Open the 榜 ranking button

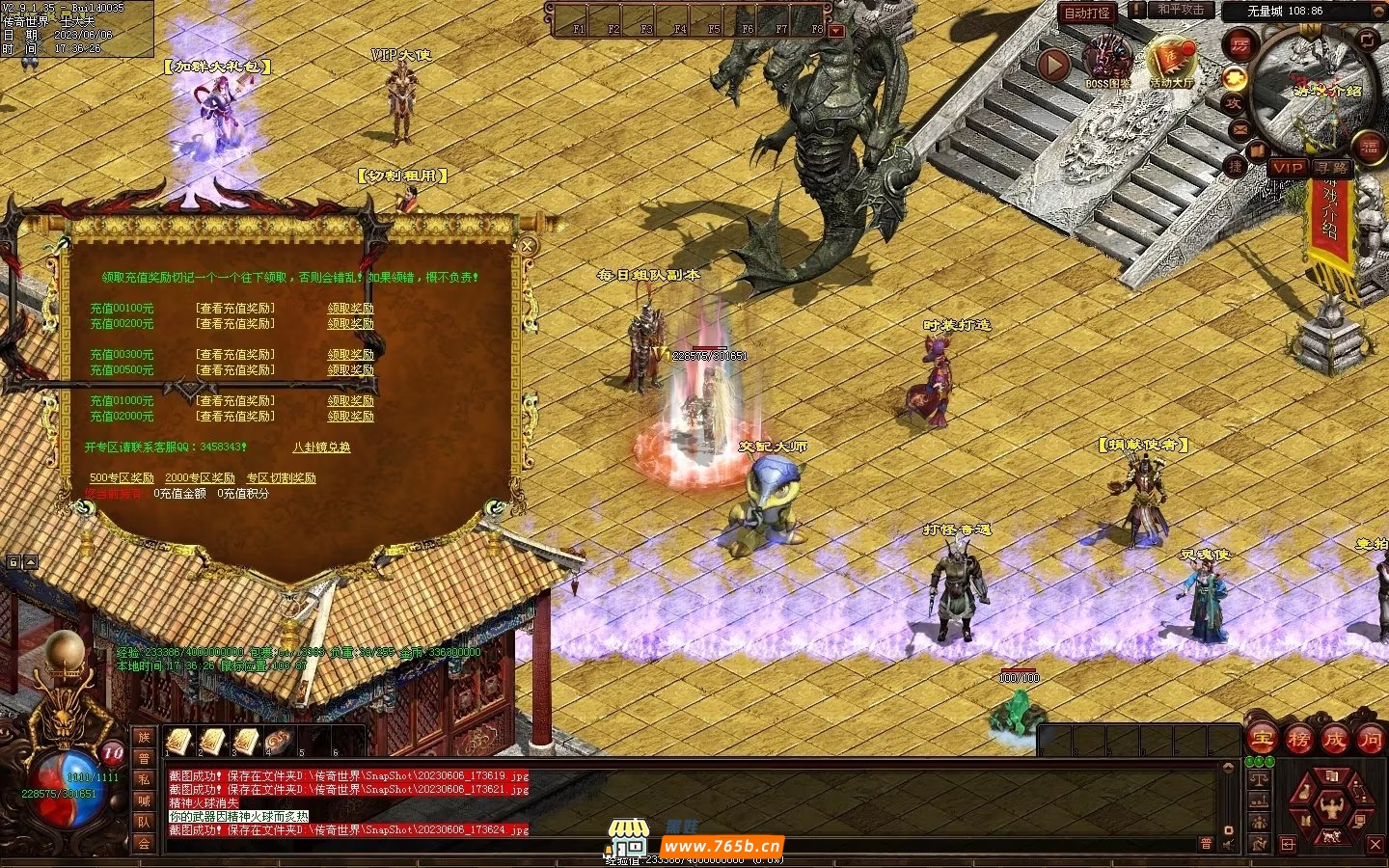1298,740
